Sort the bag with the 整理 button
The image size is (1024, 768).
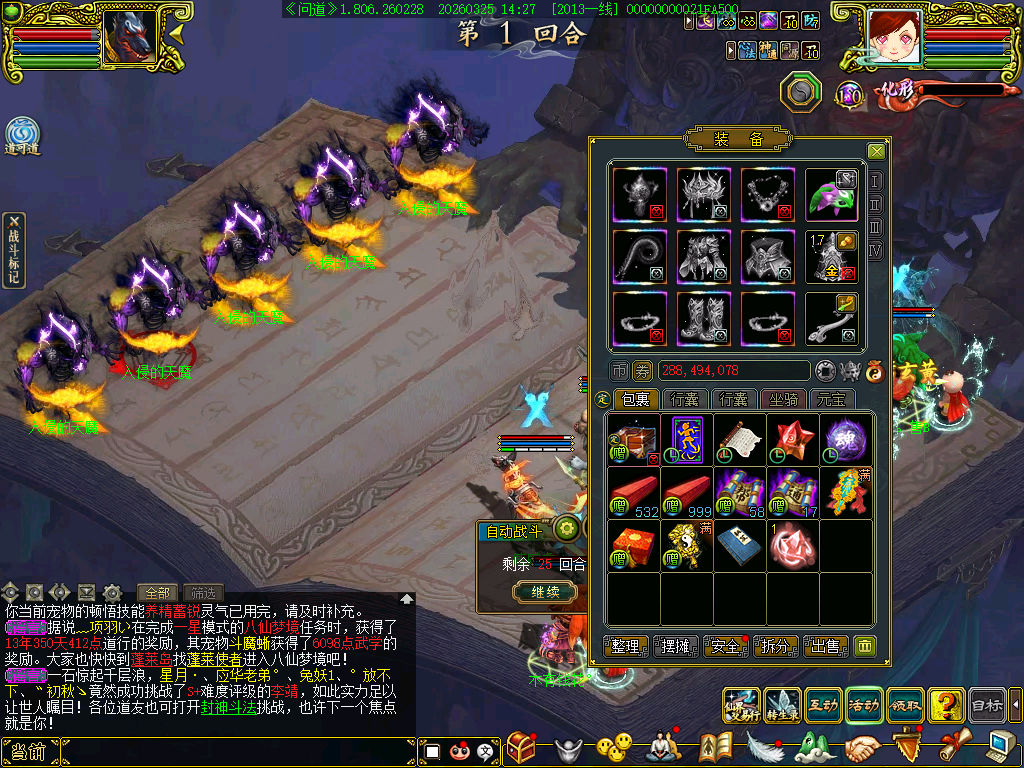[627, 646]
